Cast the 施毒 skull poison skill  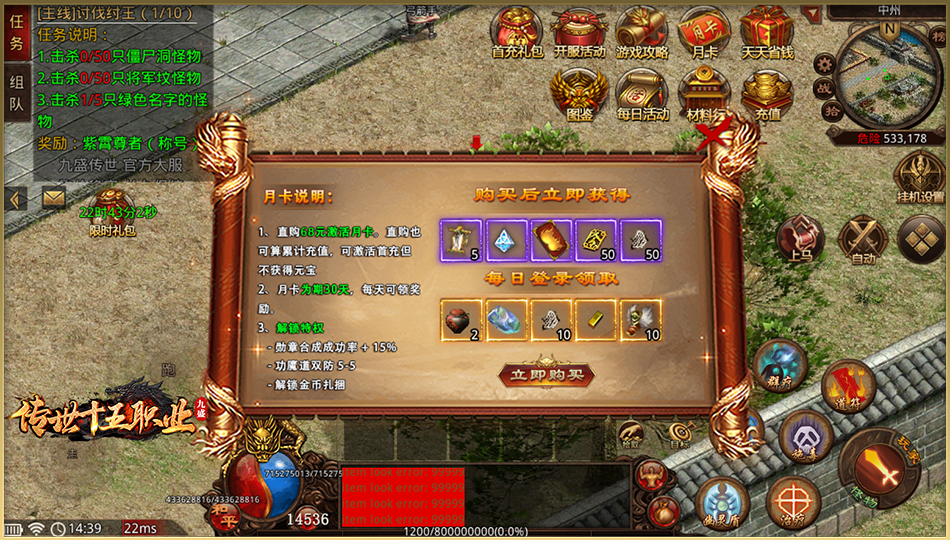[805, 436]
